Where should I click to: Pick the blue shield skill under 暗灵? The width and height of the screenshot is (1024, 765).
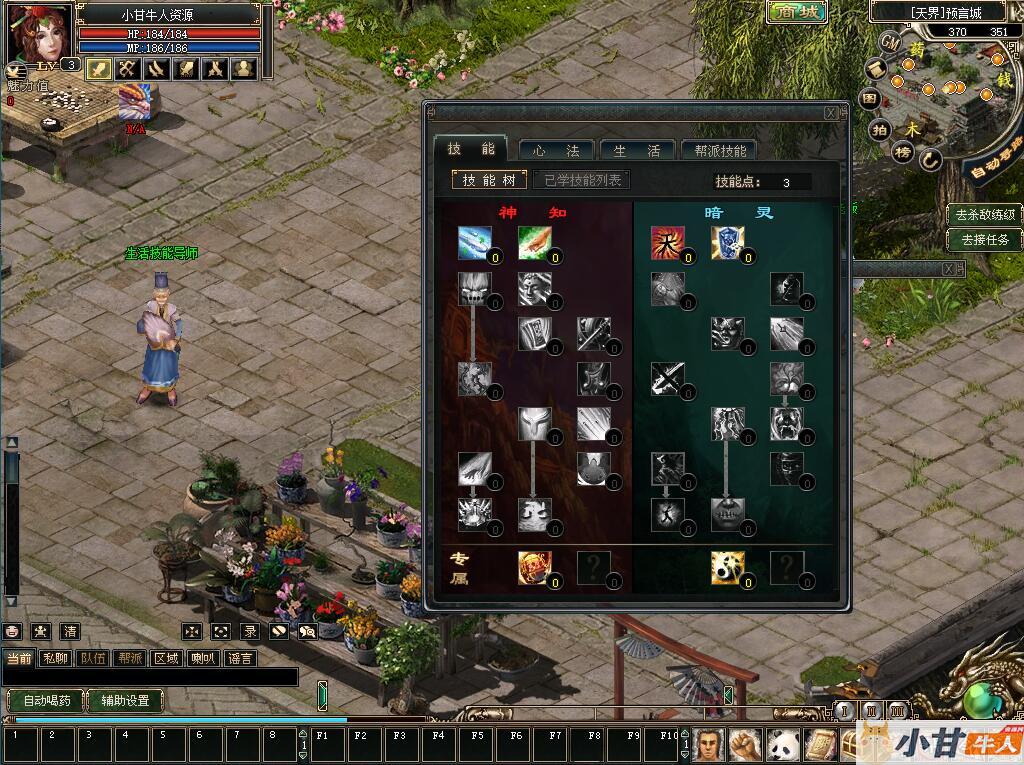(727, 242)
